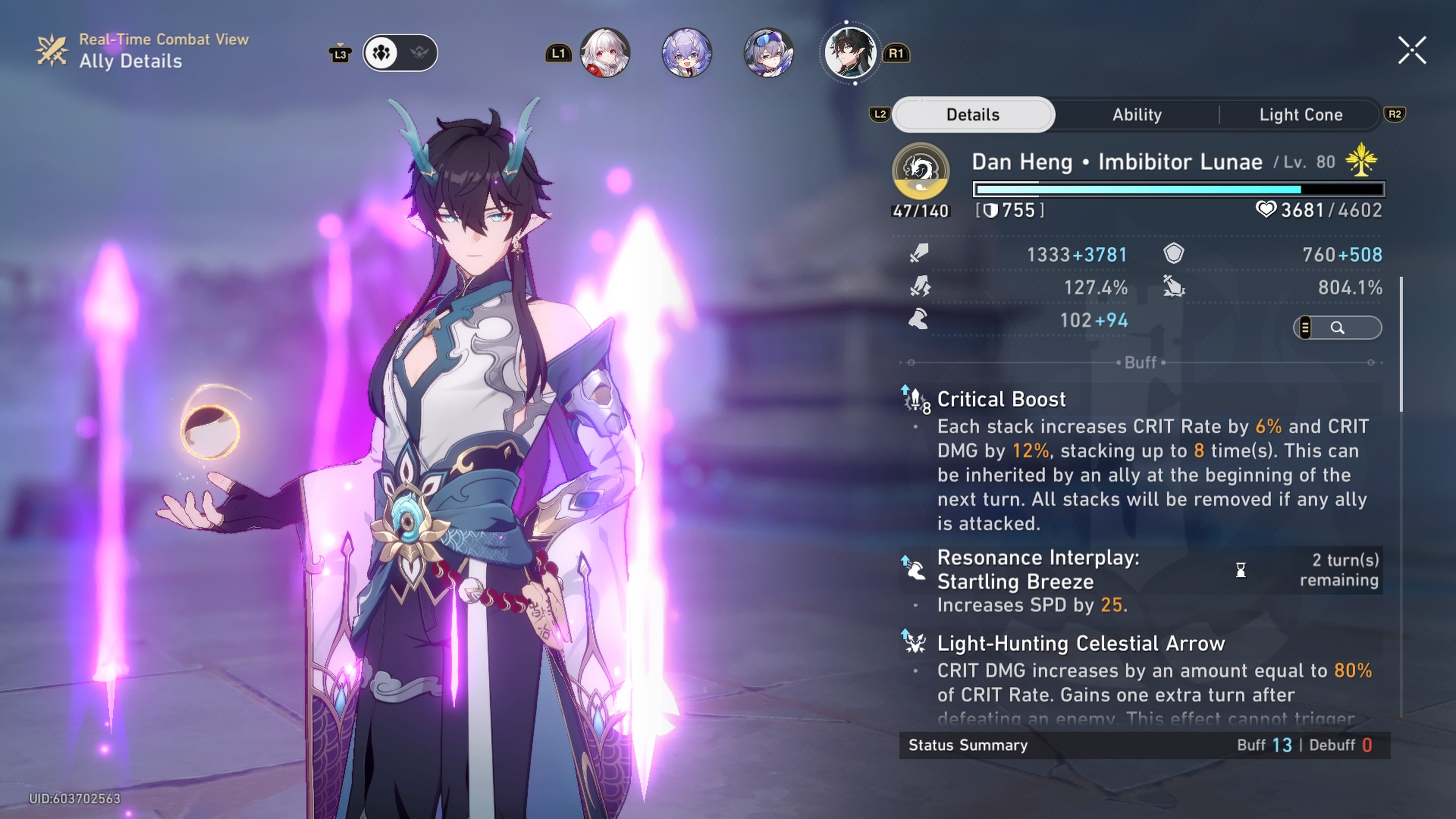Select the Details tab
Image resolution: width=1456 pixels, height=819 pixels.
pyautogui.click(x=973, y=115)
